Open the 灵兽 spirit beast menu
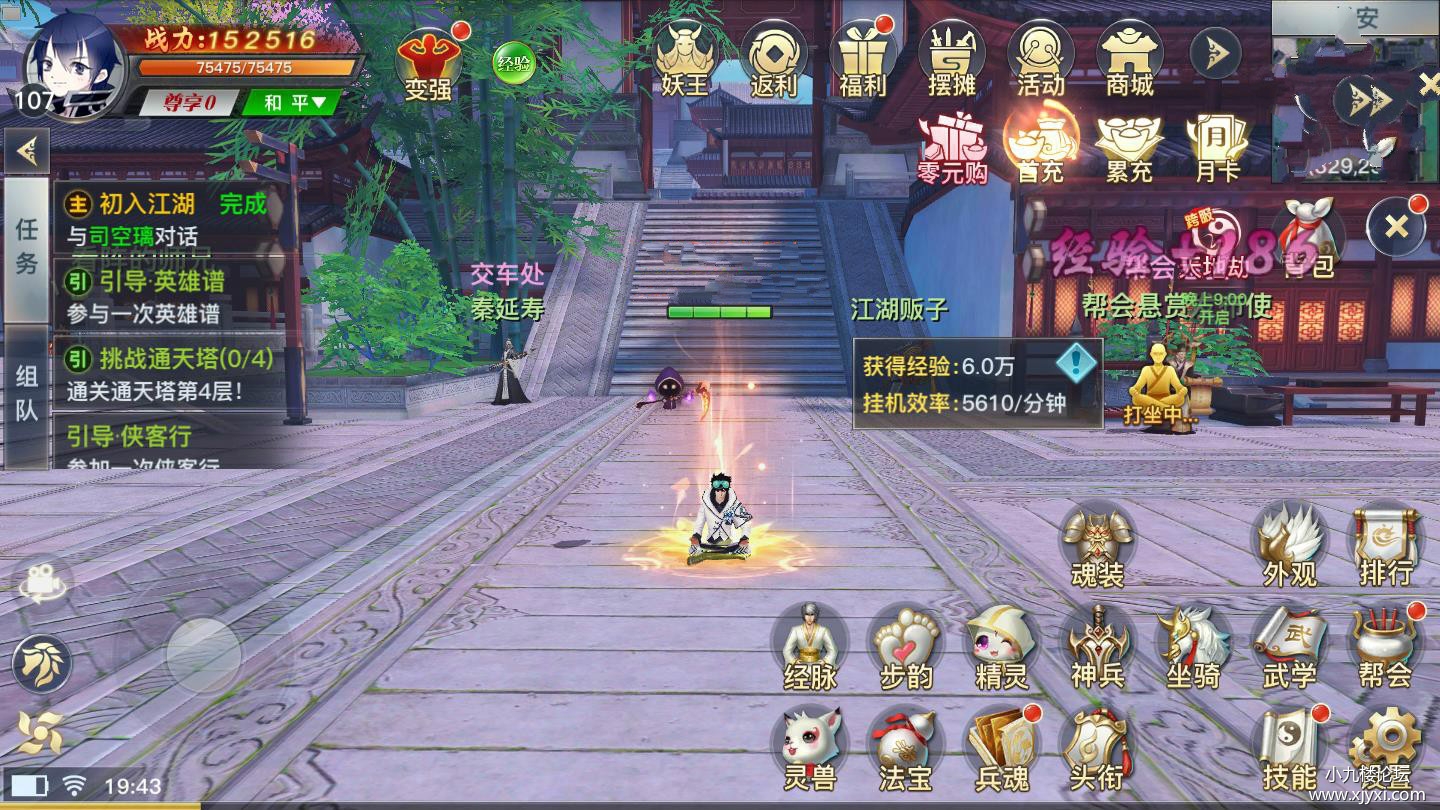This screenshot has height=810, width=1440. pos(809,750)
